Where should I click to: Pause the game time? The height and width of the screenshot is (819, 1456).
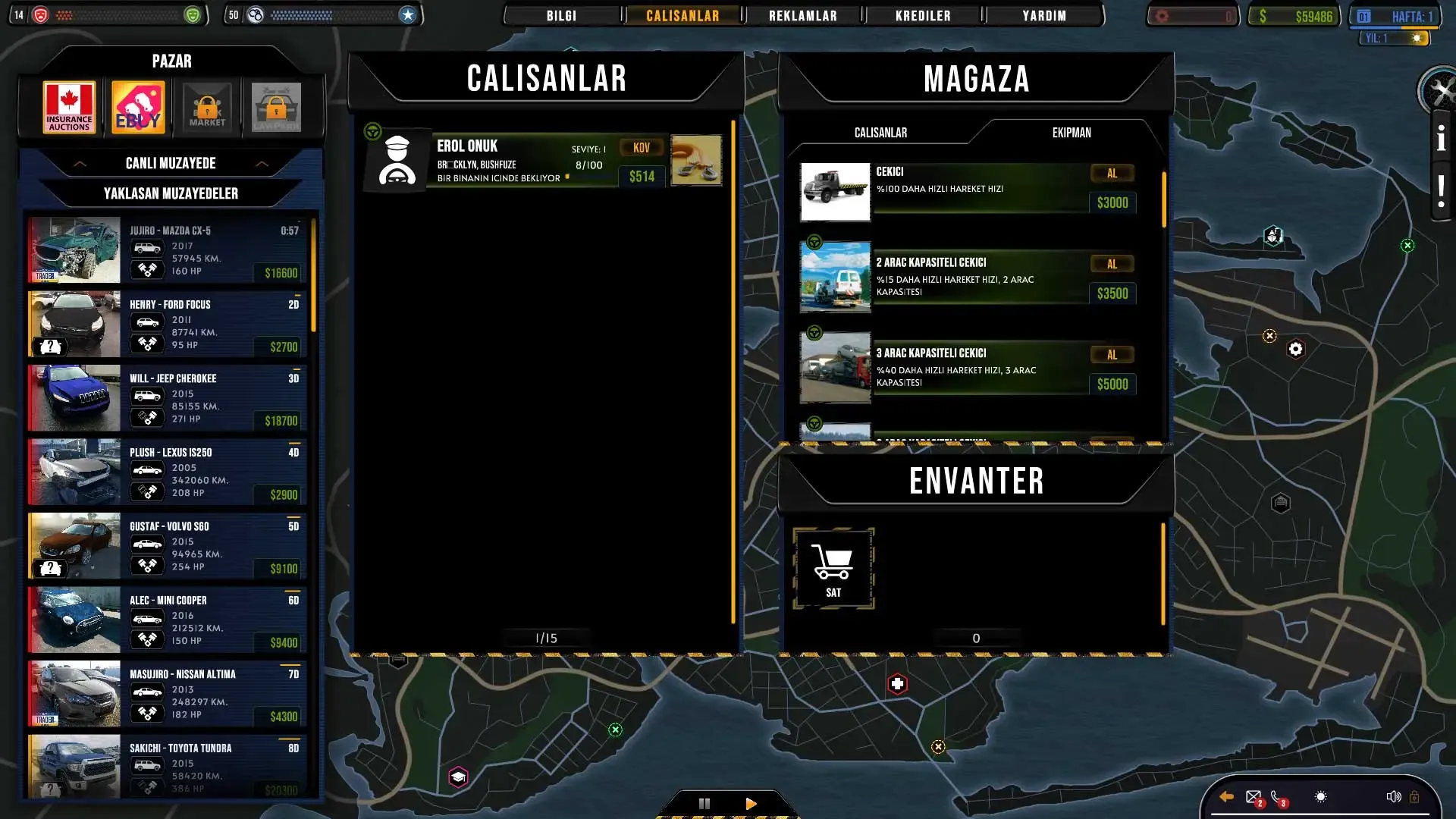(x=704, y=804)
